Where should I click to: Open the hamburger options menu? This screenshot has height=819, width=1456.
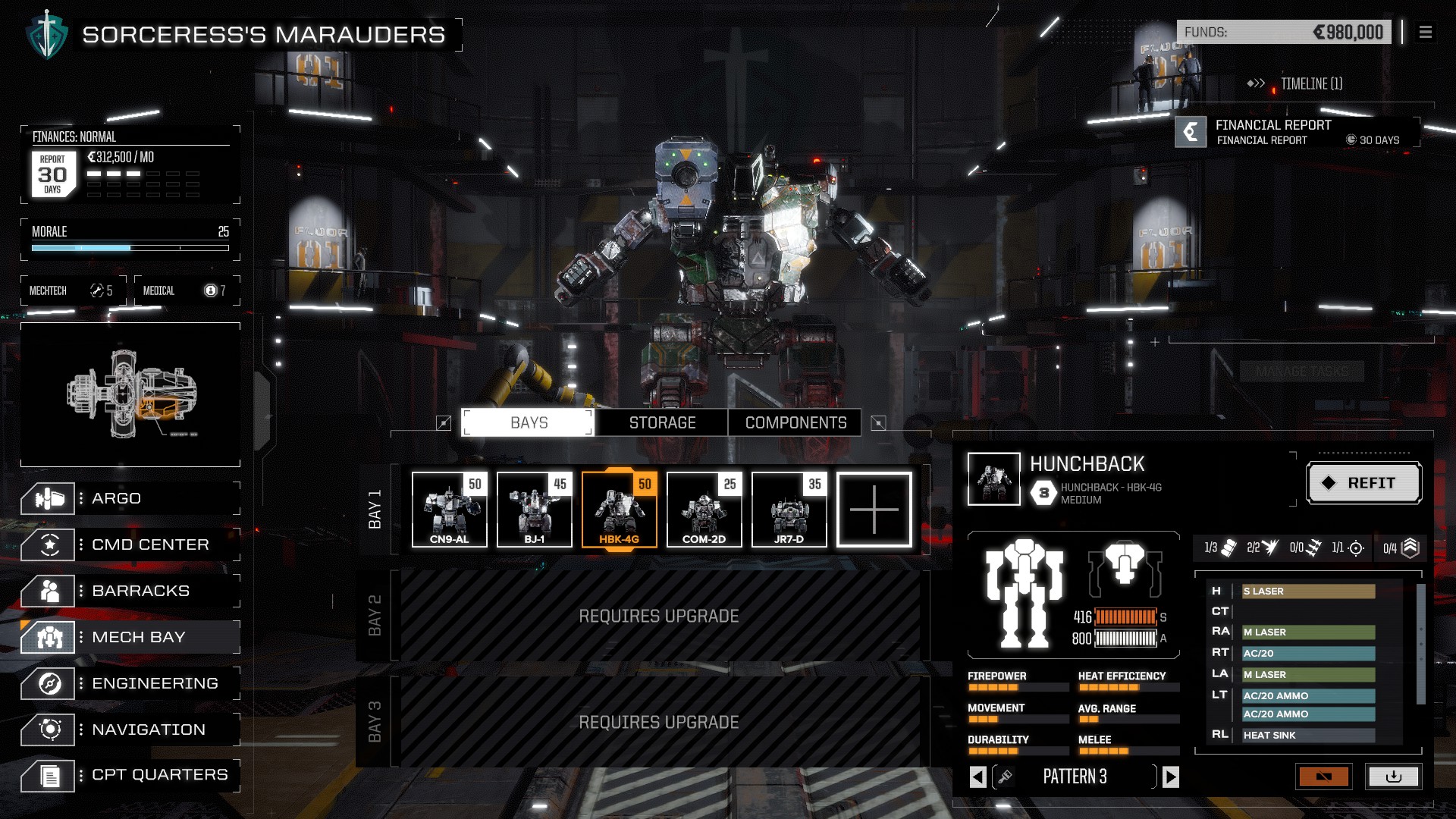(x=1426, y=32)
